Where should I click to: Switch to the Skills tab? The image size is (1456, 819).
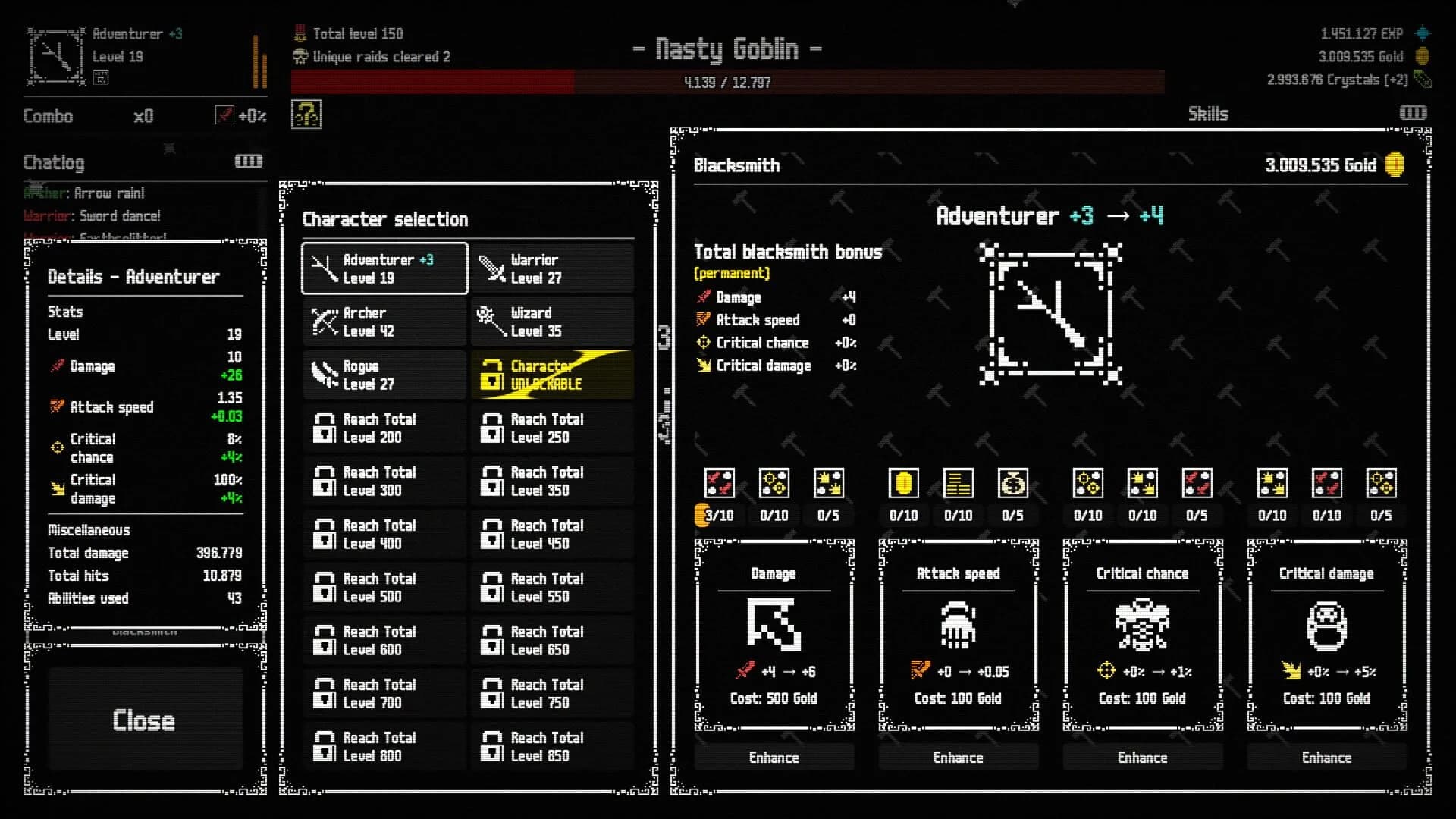point(1207,114)
